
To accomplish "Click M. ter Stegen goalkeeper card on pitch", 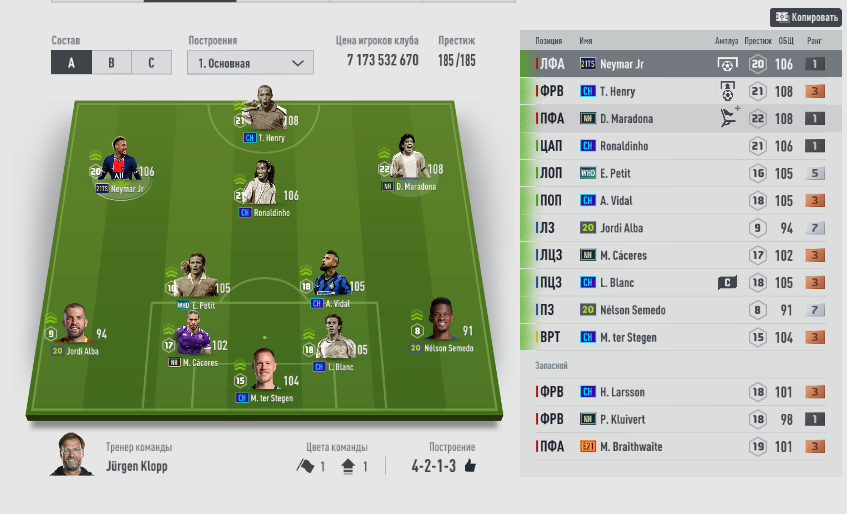I will (x=264, y=372).
